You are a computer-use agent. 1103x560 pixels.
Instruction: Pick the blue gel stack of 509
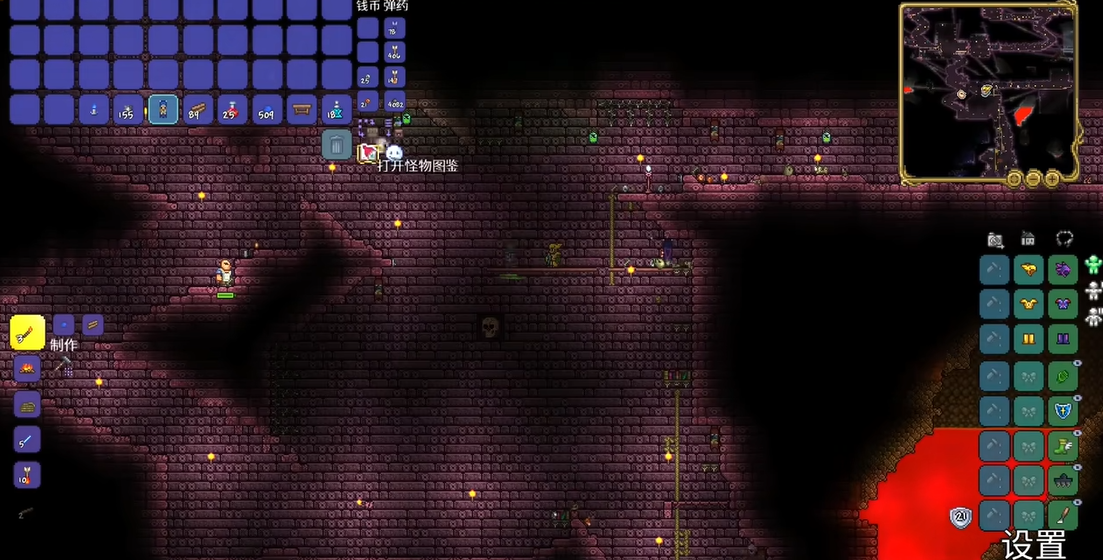pyautogui.click(x=267, y=109)
